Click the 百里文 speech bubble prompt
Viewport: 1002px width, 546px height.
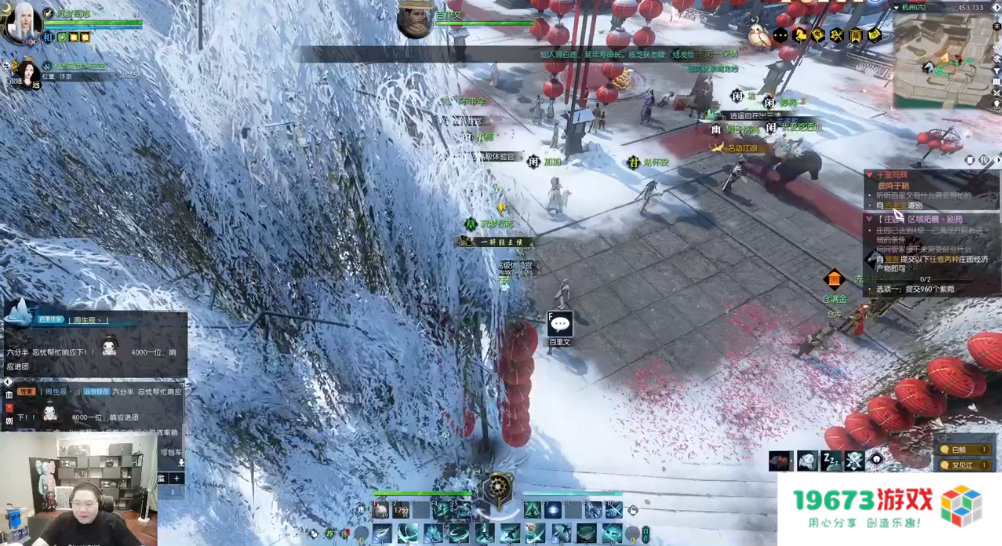coord(560,324)
